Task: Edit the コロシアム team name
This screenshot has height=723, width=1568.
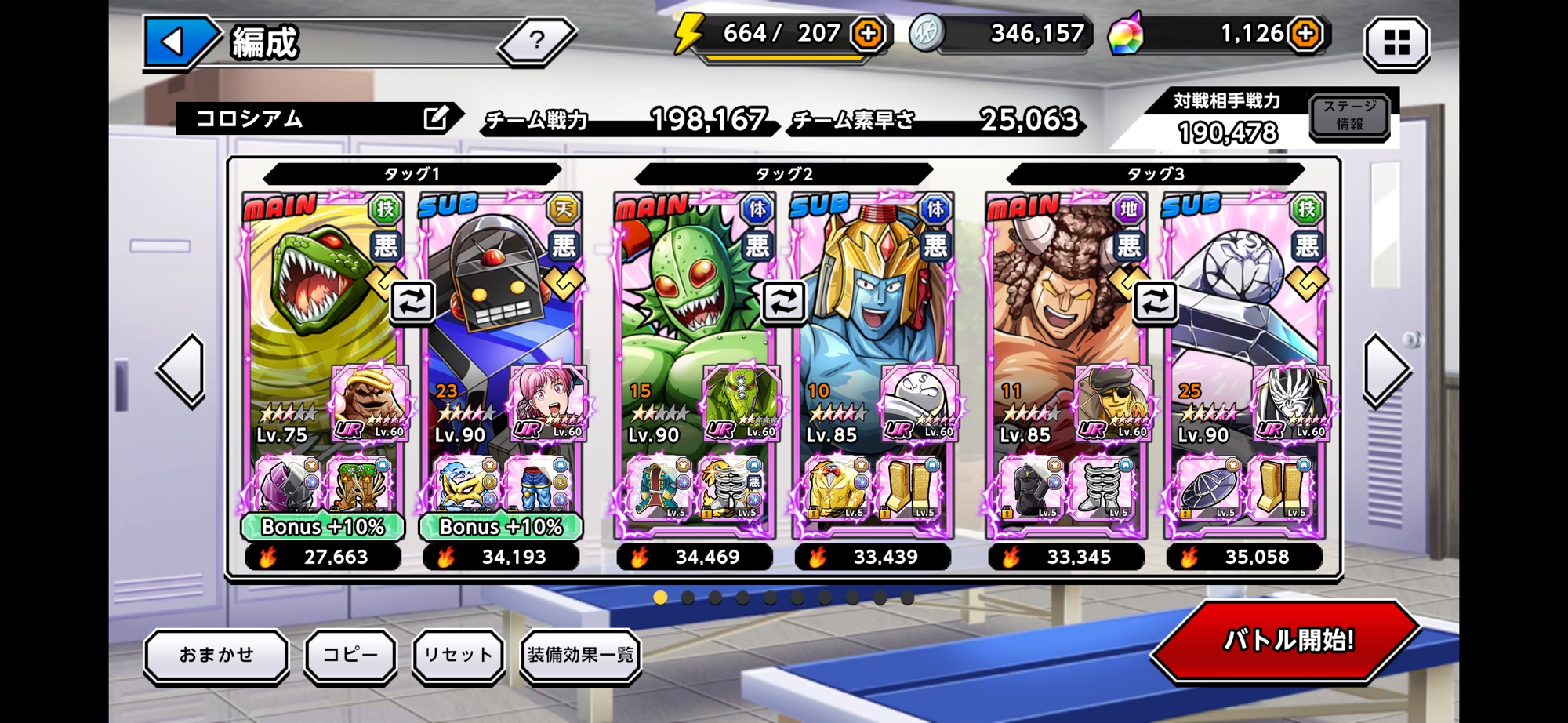Action: click(436, 118)
